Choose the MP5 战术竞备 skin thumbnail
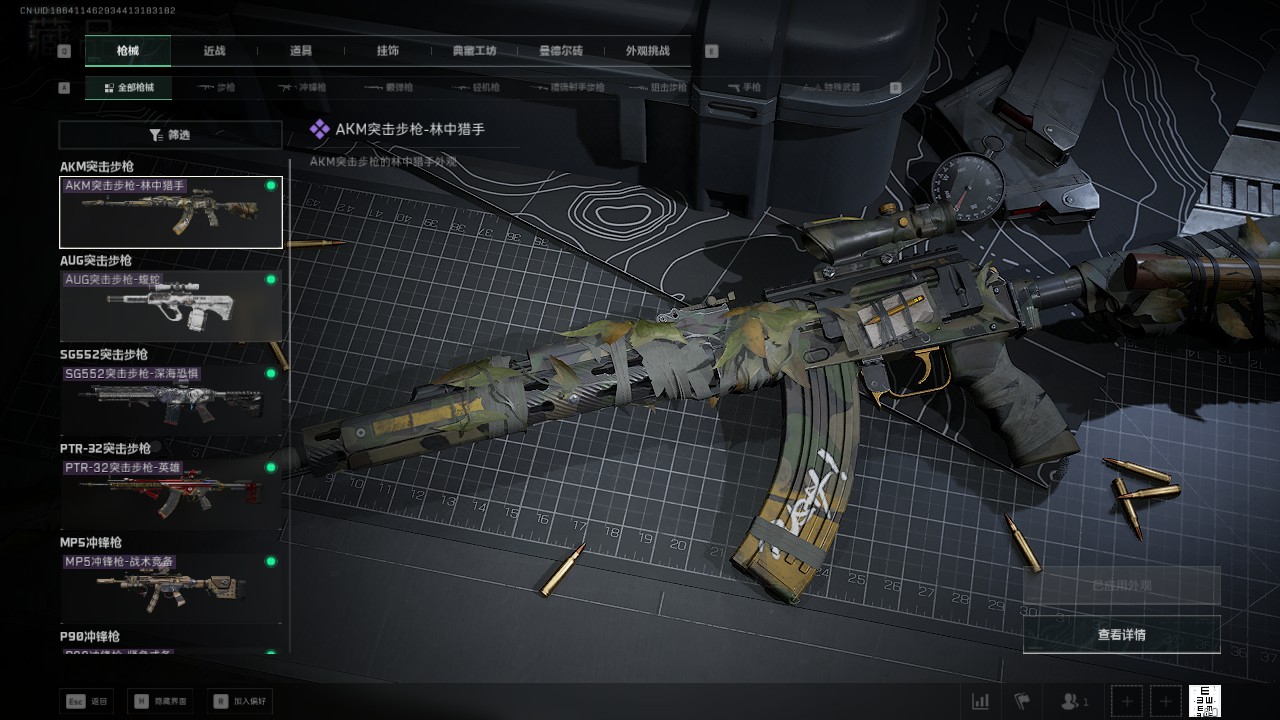The image size is (1280, 720). [170, 588]
